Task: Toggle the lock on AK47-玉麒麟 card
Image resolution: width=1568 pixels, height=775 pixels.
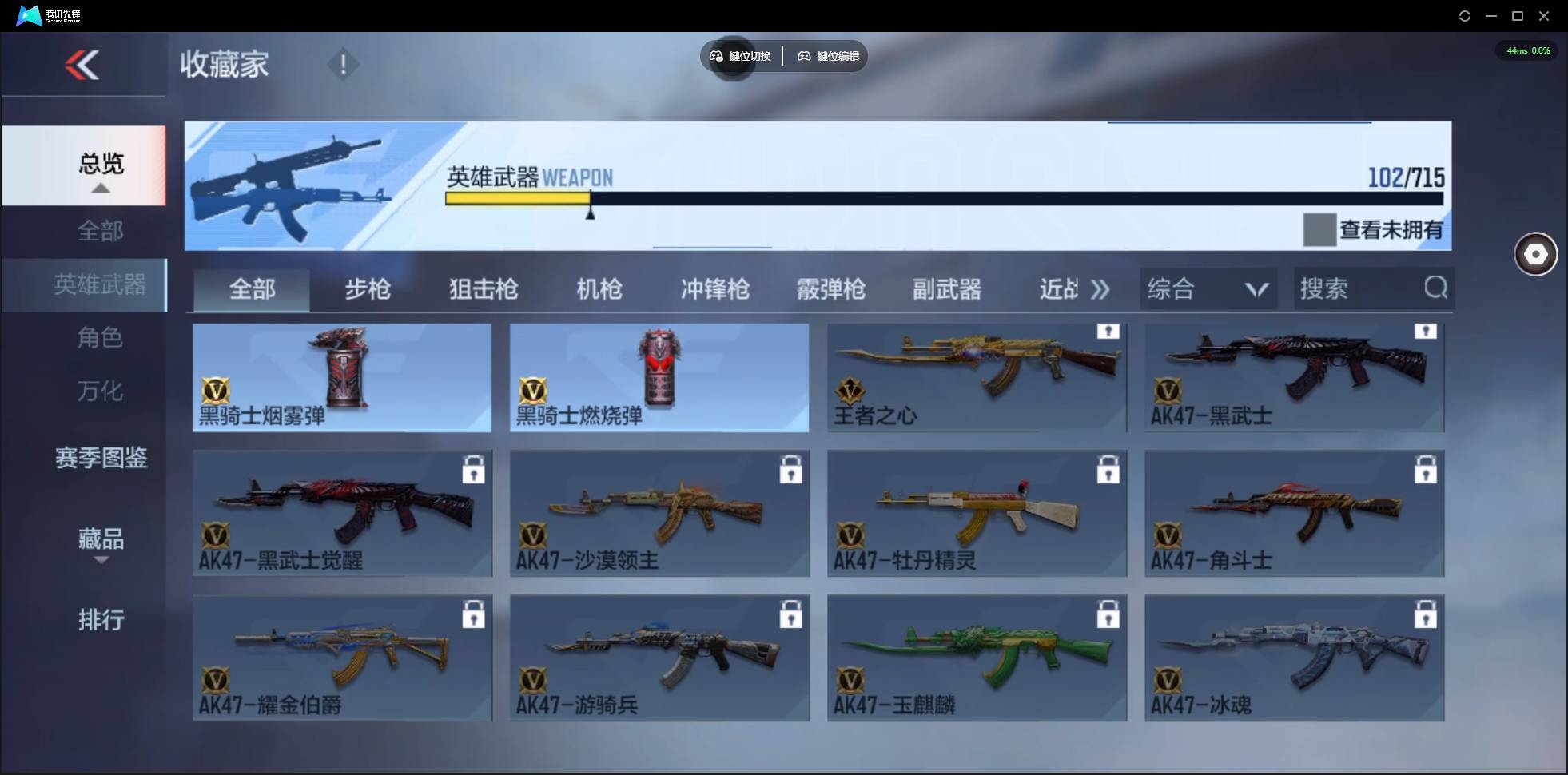Action: (x=1109, y=614)
